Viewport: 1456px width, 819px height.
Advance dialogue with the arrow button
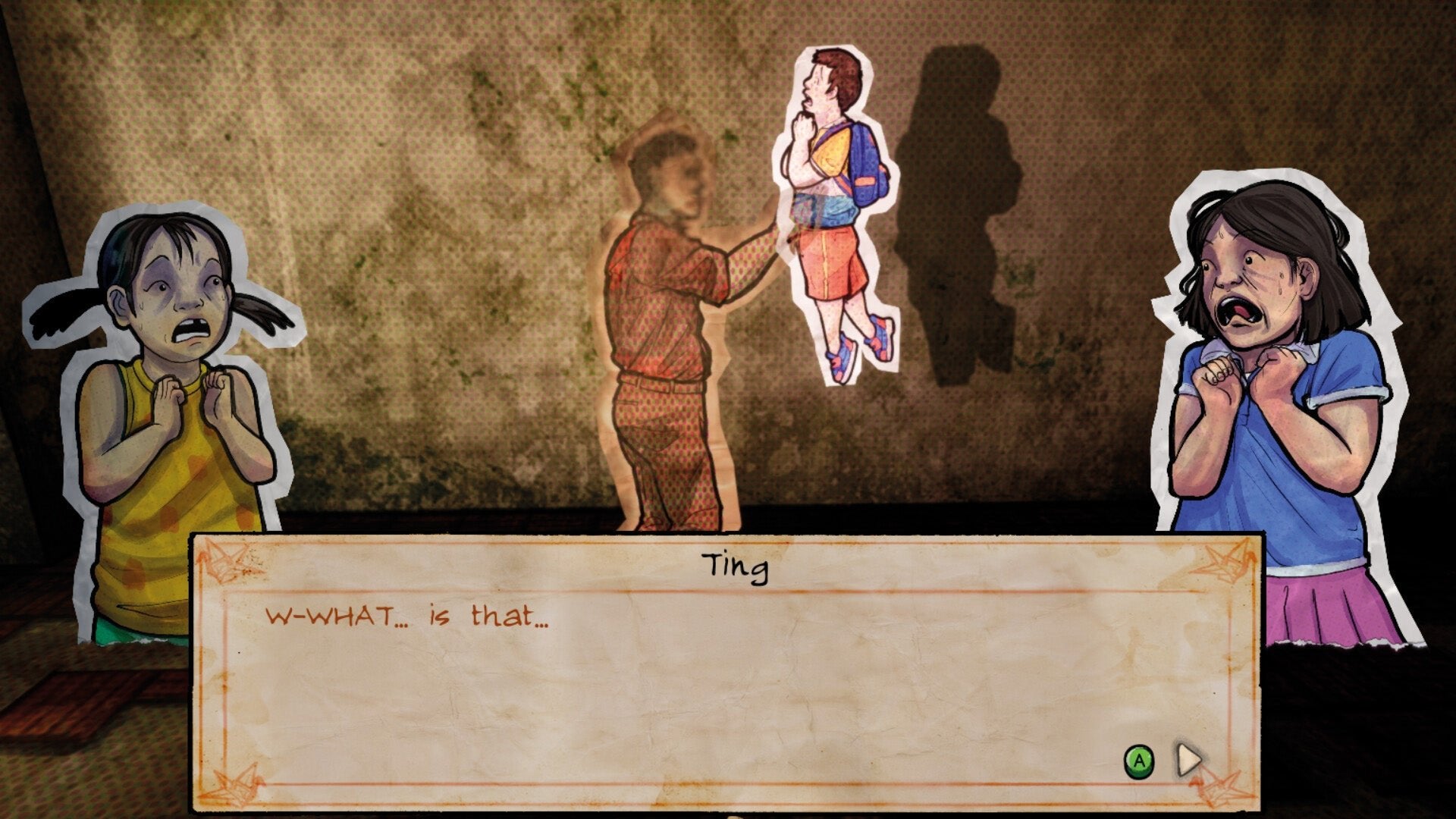[x=1188, y=759]
